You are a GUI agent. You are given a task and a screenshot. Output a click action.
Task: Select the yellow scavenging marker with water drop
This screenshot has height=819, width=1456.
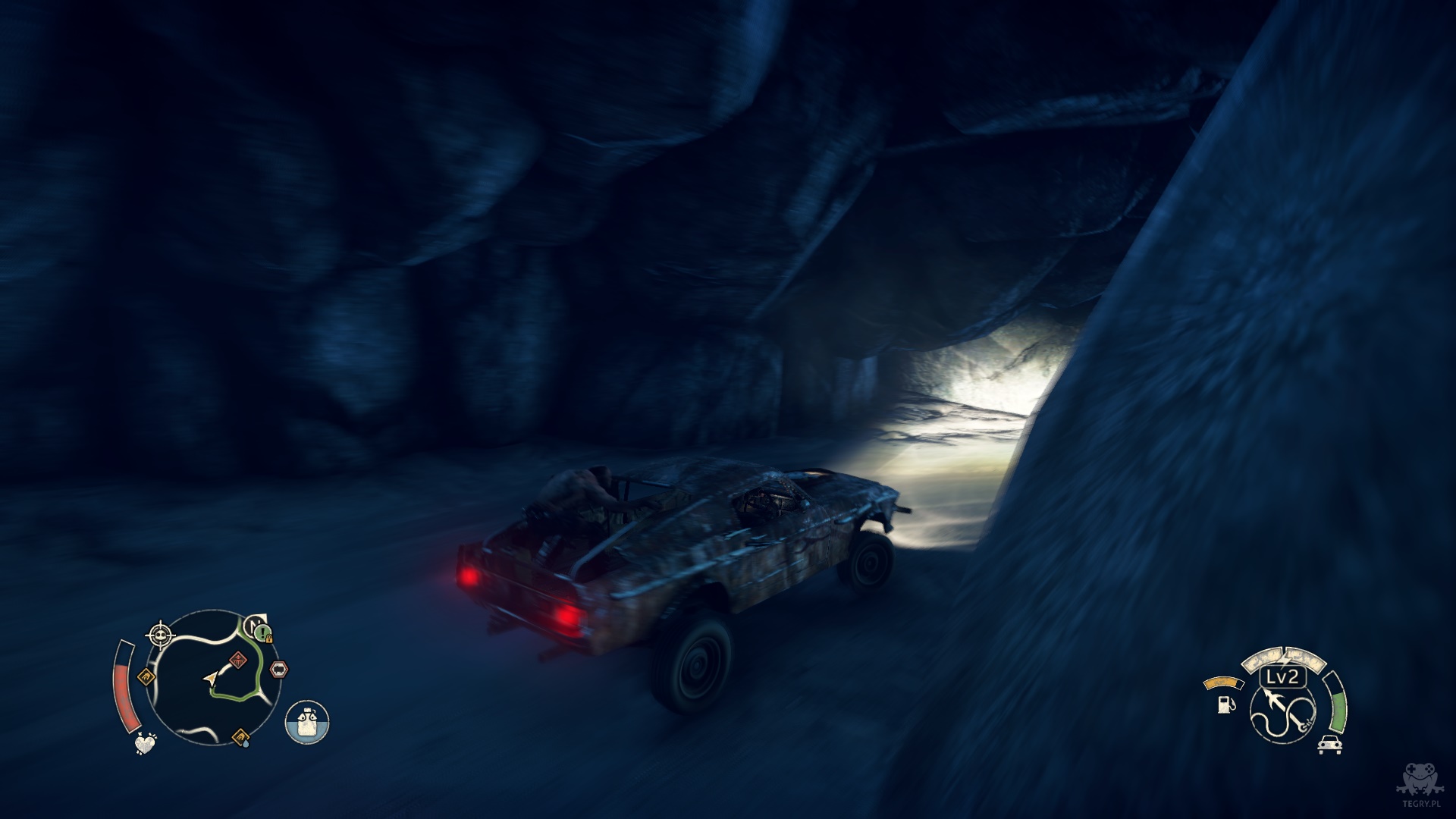pos(241,736)
